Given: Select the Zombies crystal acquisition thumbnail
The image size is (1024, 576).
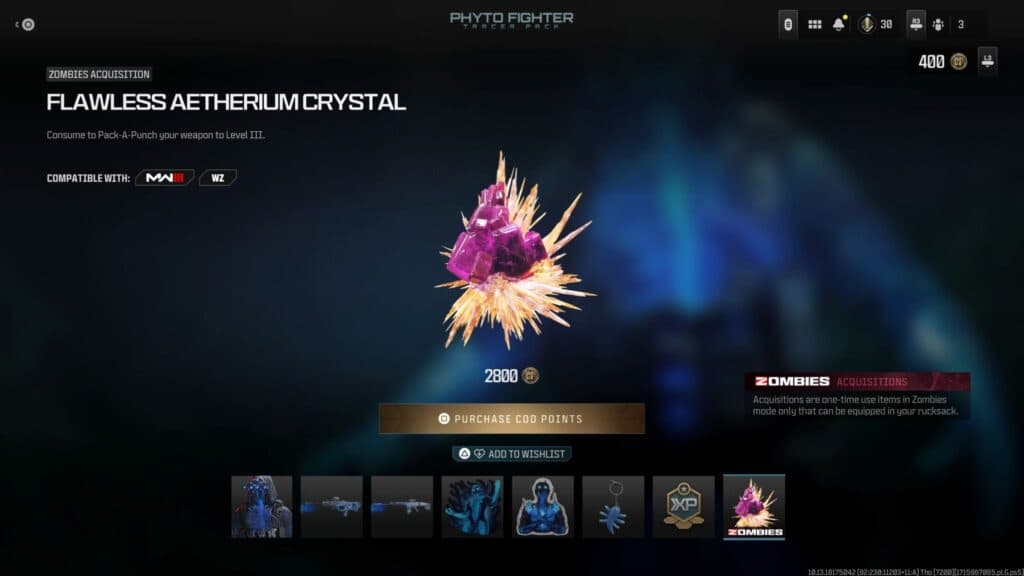Looking at the screenshot, I should tap(754, 506).
